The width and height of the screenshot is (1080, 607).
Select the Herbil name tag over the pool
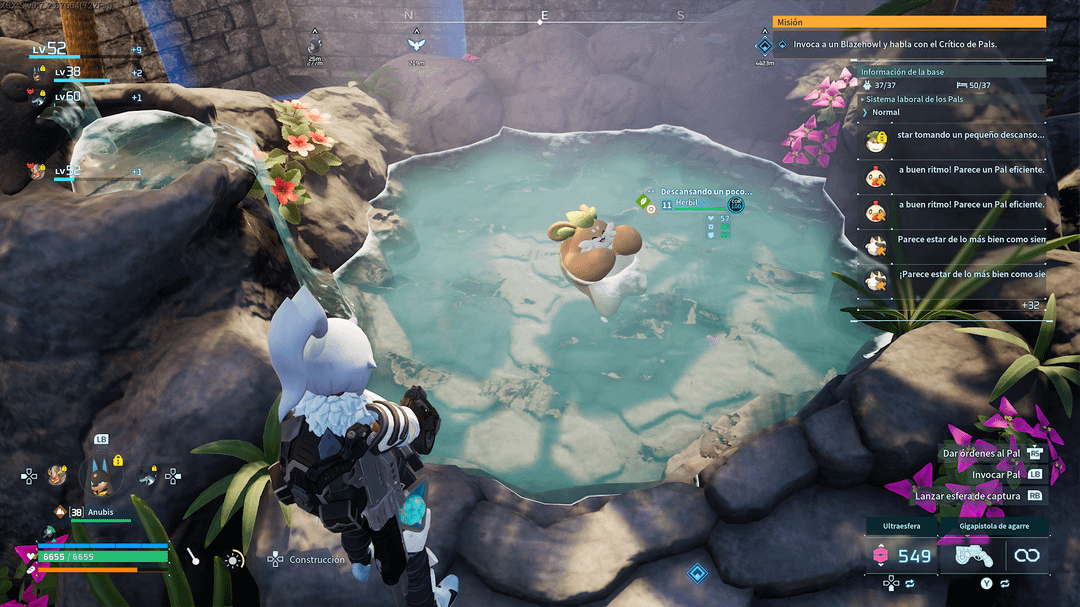tap(687, 203)
